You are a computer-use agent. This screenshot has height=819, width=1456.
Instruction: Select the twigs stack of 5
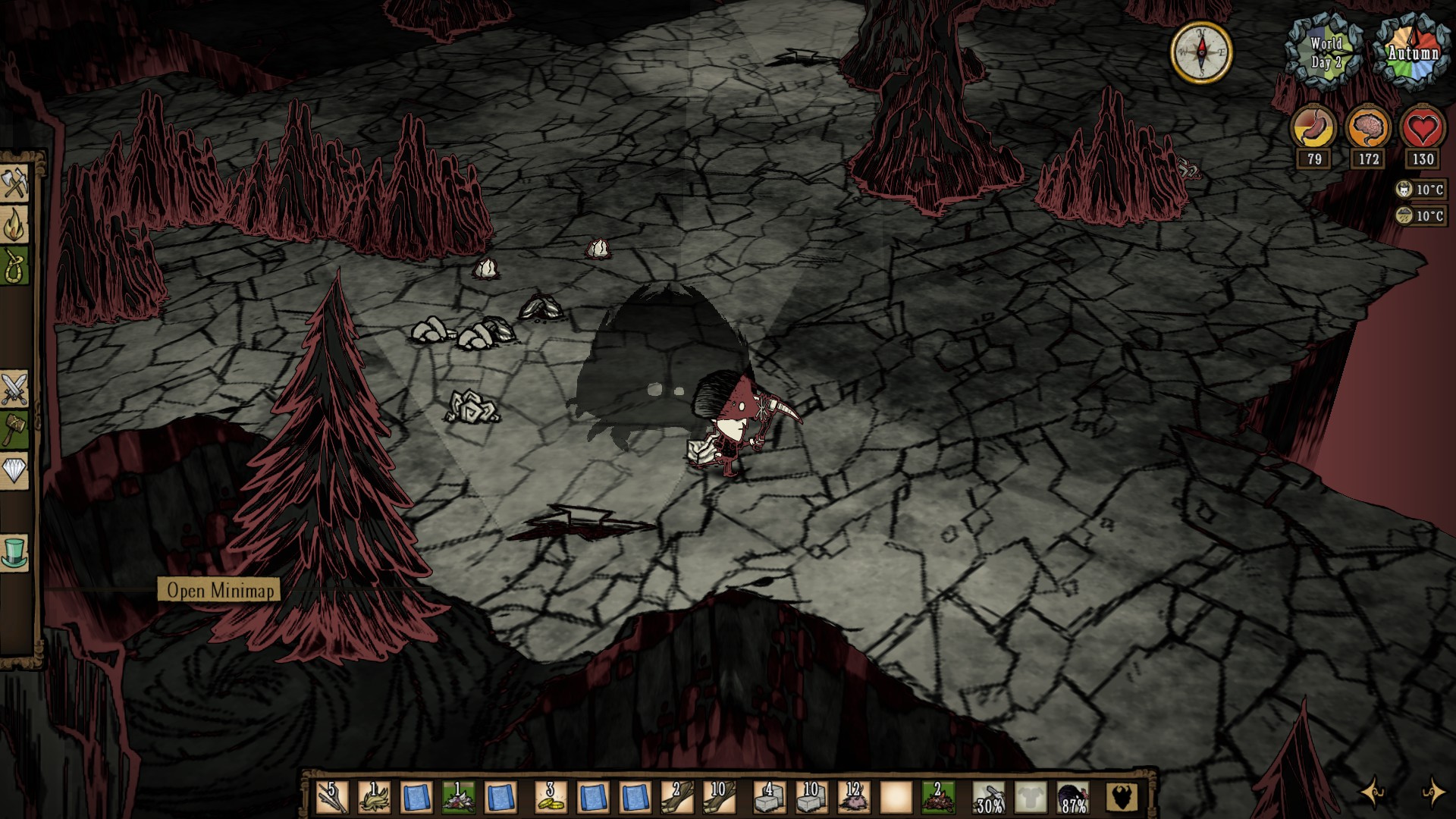331,798
